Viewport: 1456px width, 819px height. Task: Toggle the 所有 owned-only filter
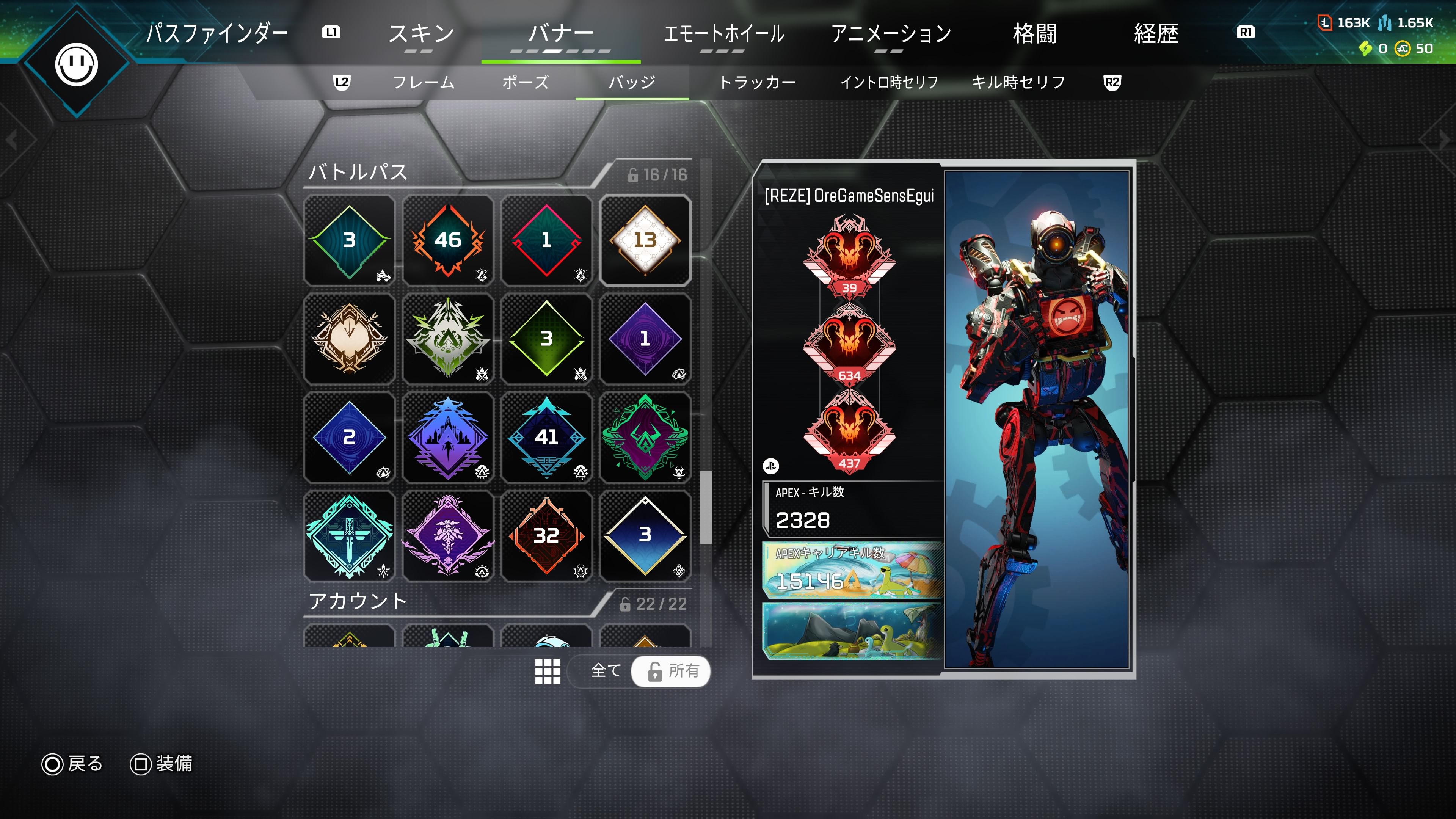[672, 671]
